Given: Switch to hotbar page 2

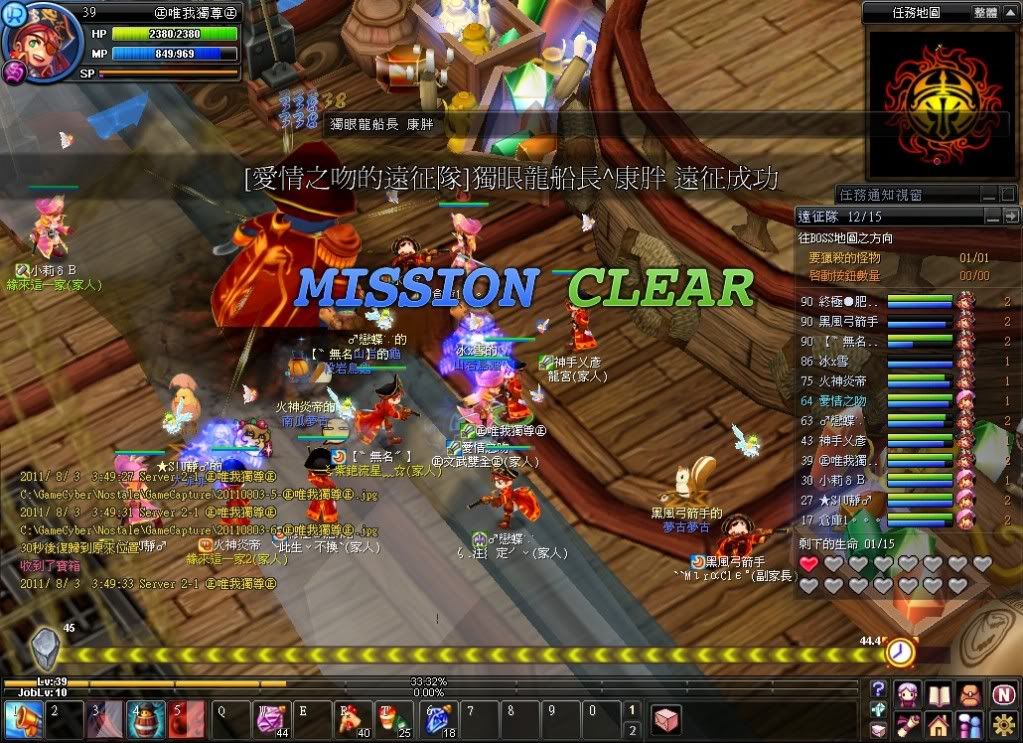Looking at the screenshot, I should (632, 731).
